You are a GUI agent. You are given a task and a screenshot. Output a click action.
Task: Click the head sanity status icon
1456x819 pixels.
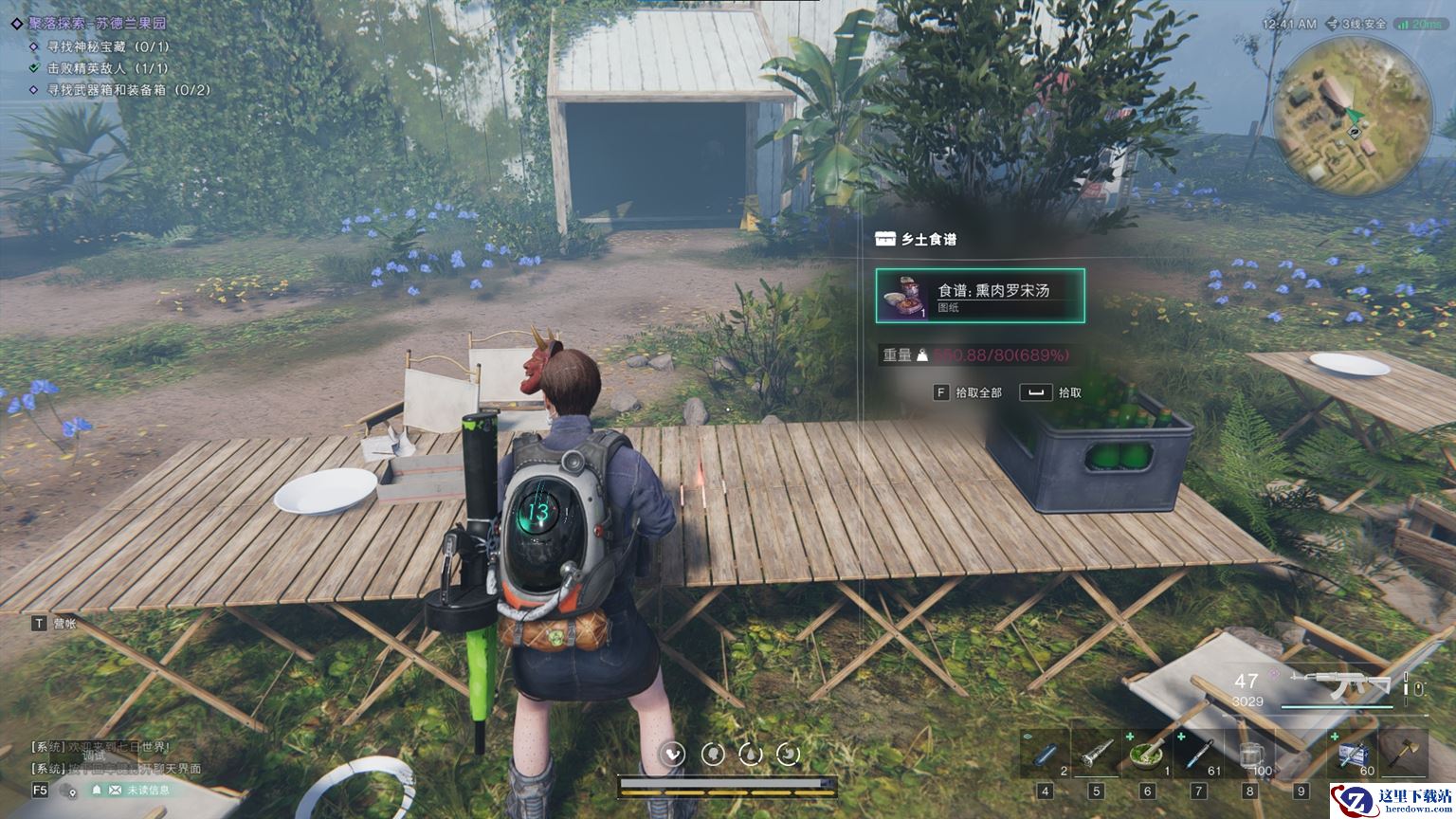click(x=713, y=754)
